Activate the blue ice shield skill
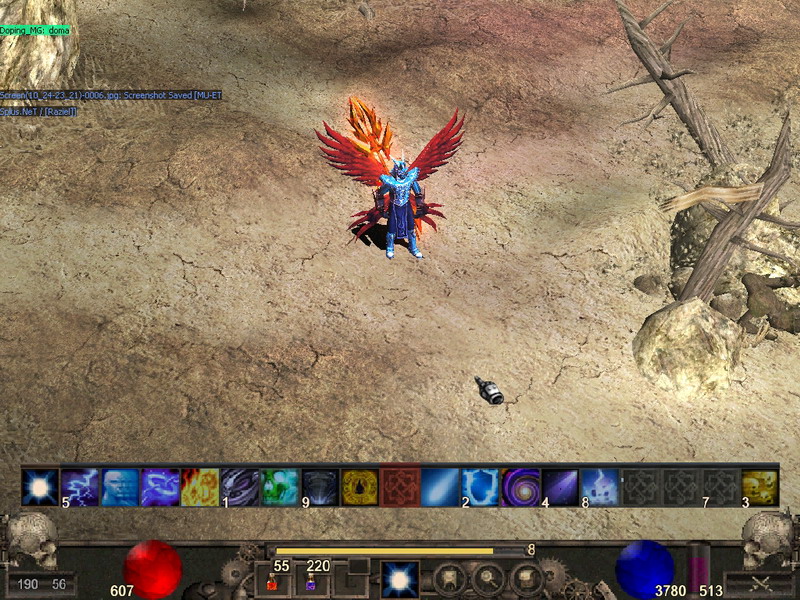The width and height of the screenshot is (800, 600). click(480, 487)
